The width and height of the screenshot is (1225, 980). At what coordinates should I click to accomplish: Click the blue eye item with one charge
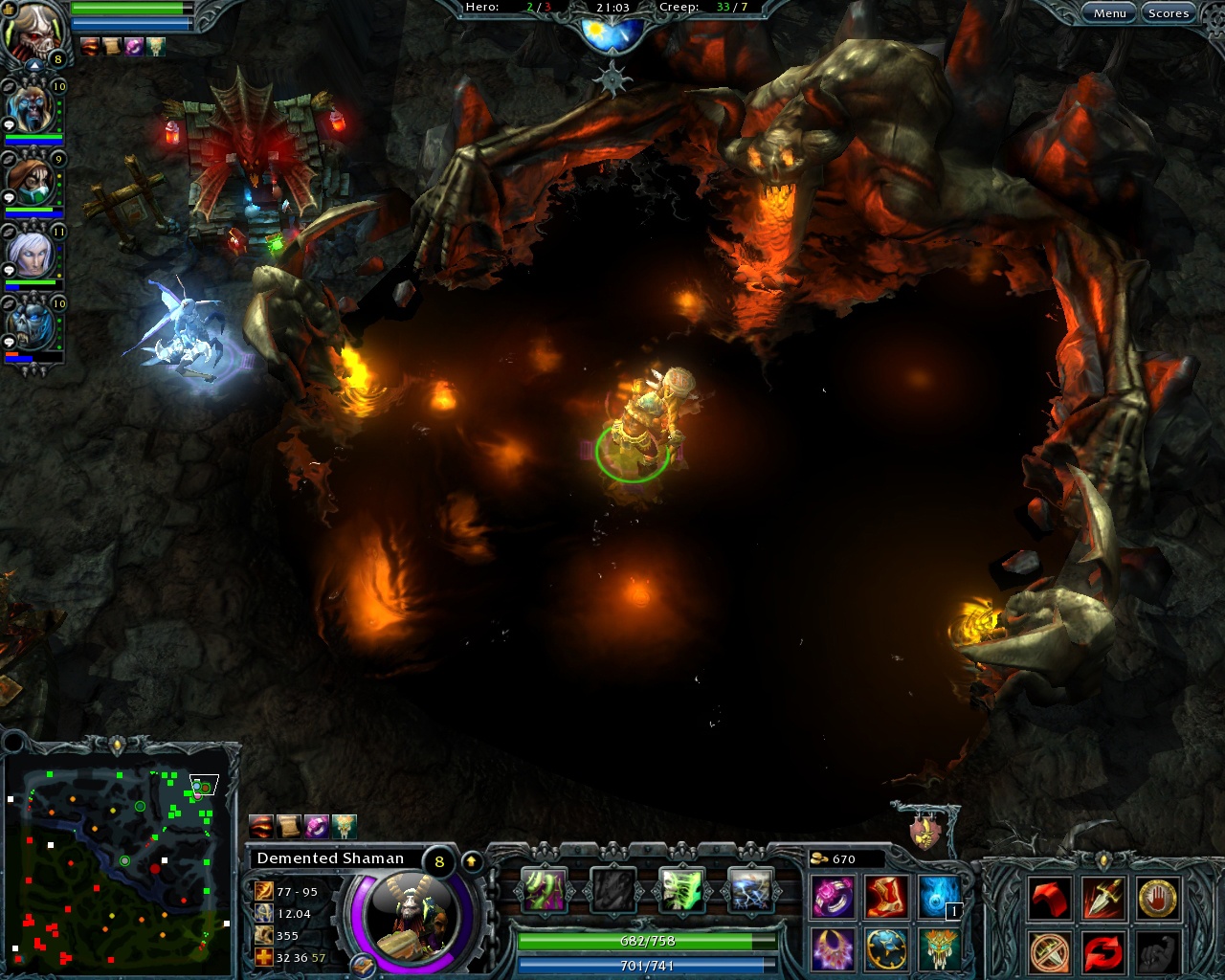tap(939, 898)
